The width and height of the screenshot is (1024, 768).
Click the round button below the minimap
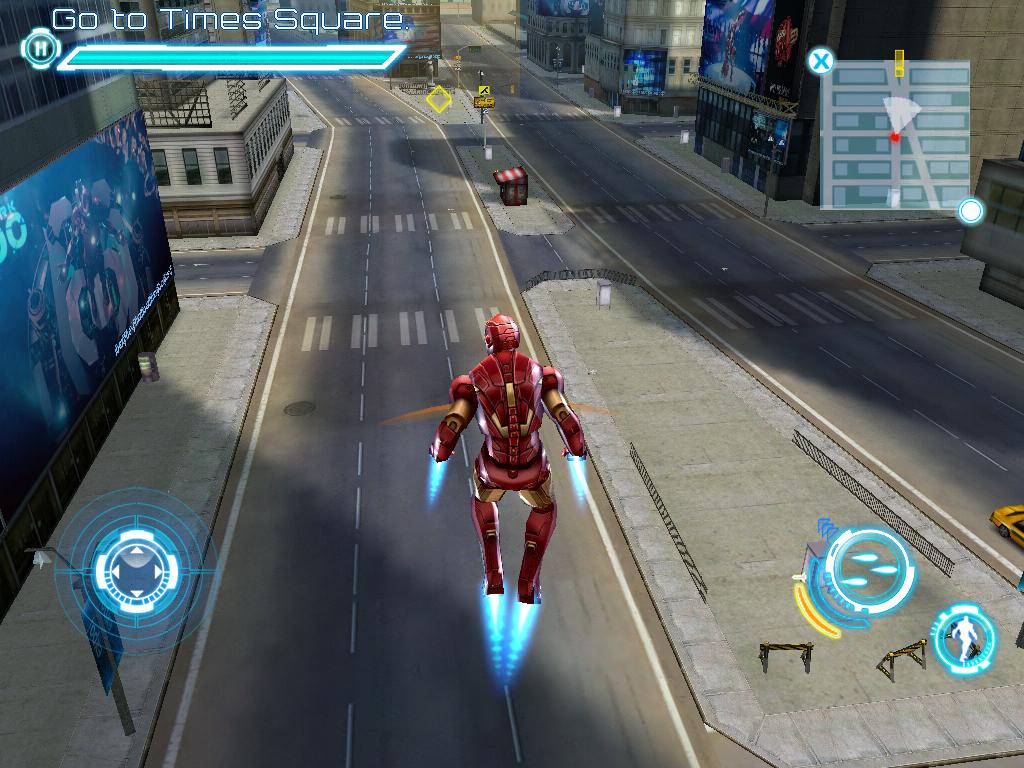tap(970, 211)
